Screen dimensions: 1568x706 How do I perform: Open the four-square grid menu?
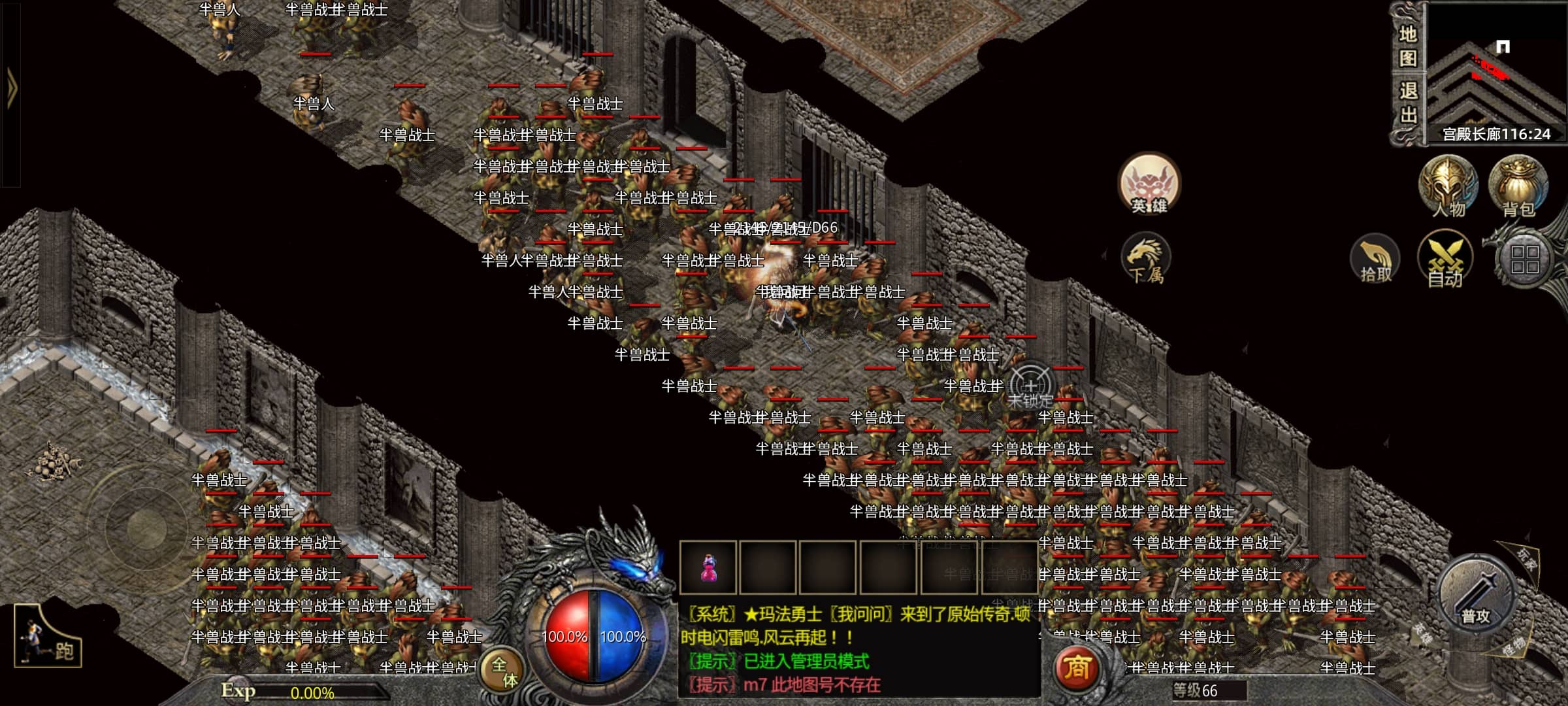tap(1525, 260)
